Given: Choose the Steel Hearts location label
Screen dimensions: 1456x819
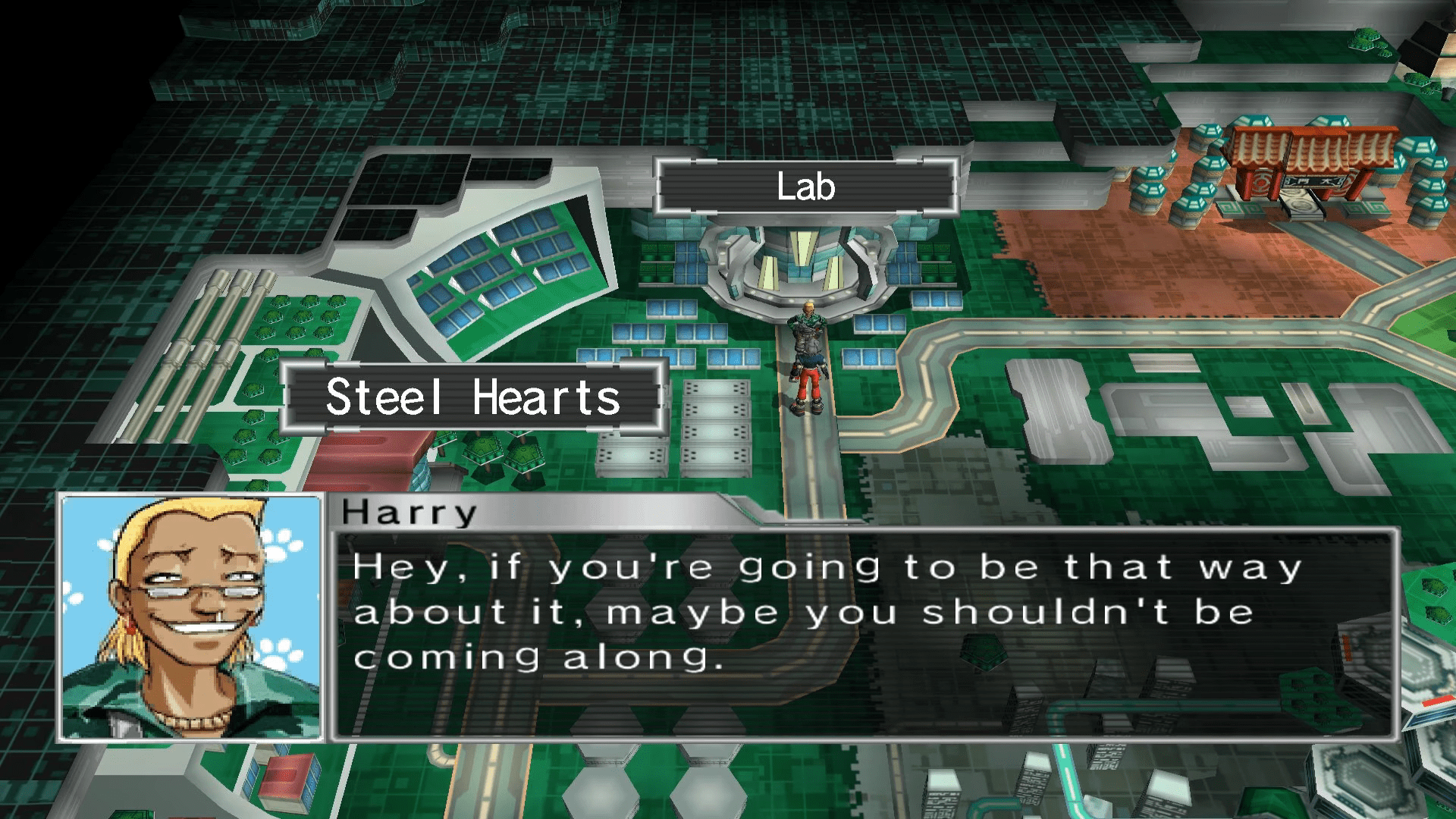Looking at the screenshot, I should coord(472,397).
